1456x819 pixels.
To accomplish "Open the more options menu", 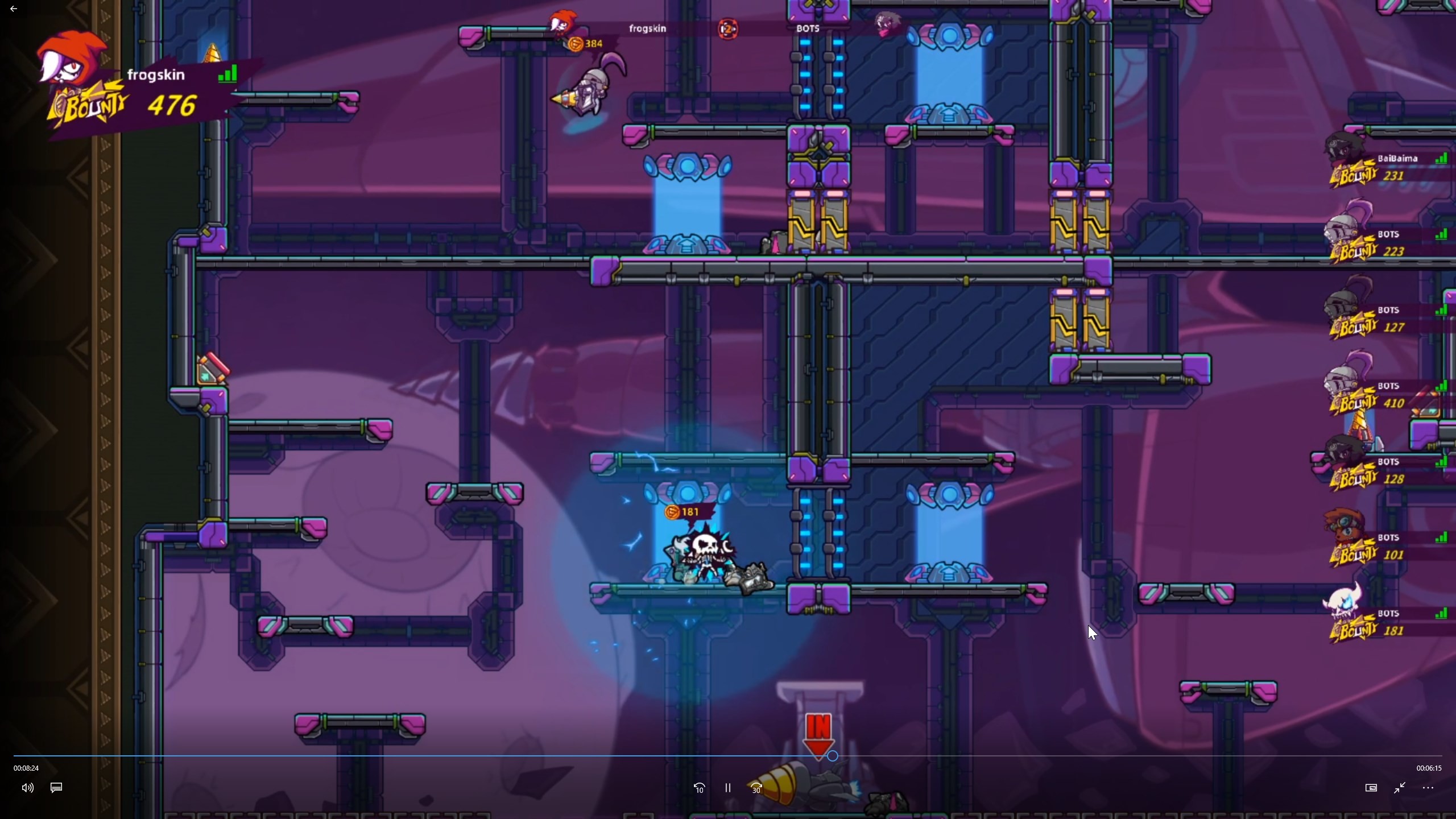I will point(1429,788).
